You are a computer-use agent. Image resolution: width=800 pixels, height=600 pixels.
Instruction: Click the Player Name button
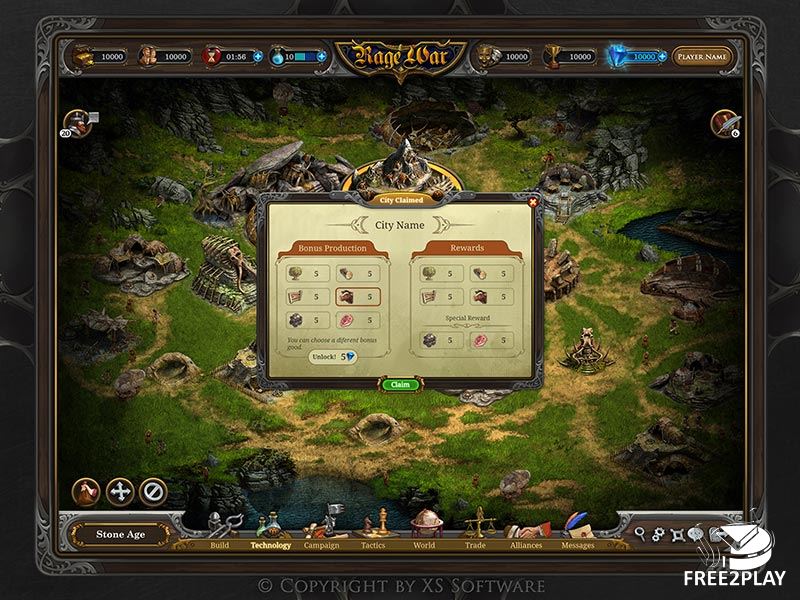point(703,57)
